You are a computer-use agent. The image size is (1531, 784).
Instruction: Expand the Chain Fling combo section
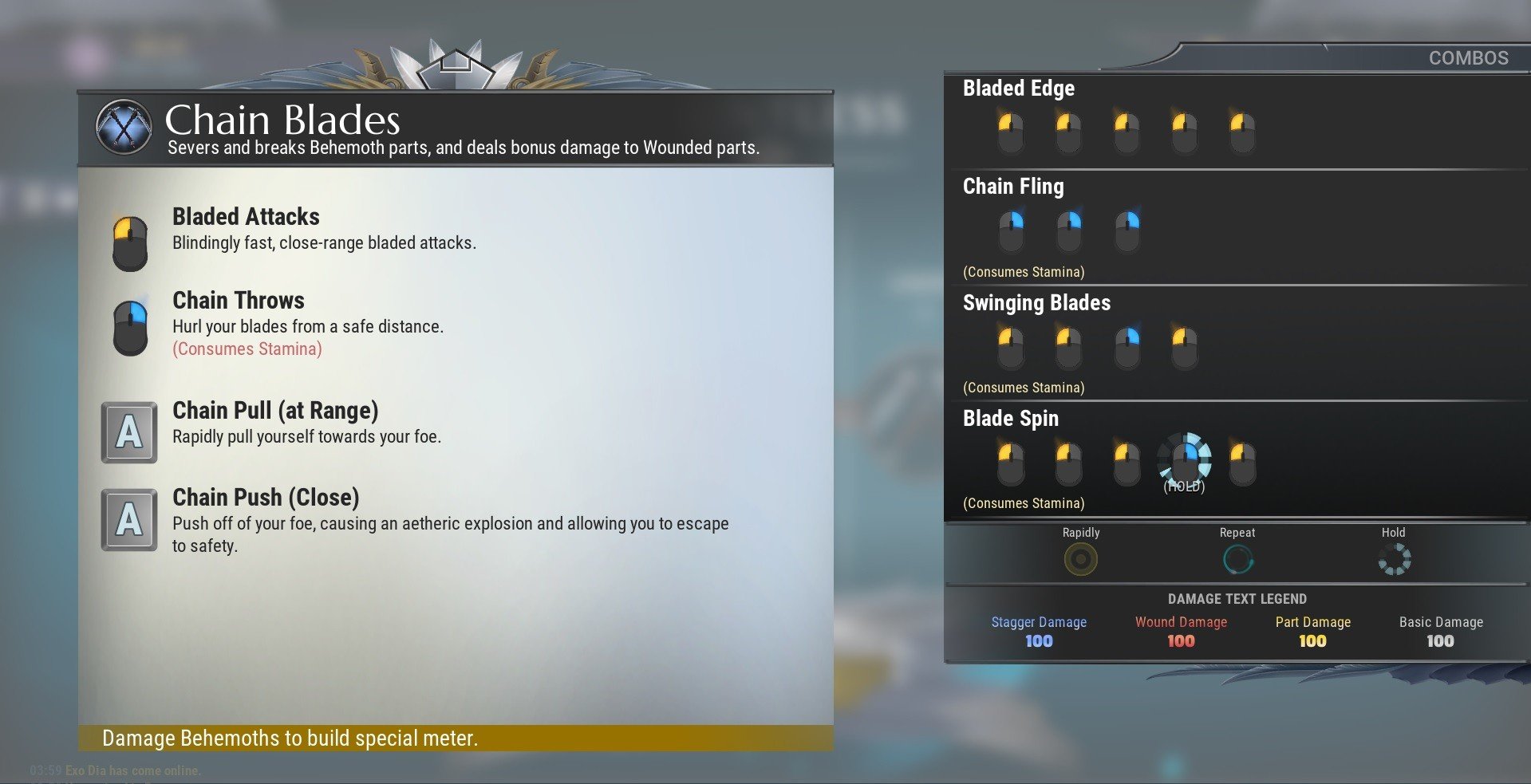coord(1014,187)
